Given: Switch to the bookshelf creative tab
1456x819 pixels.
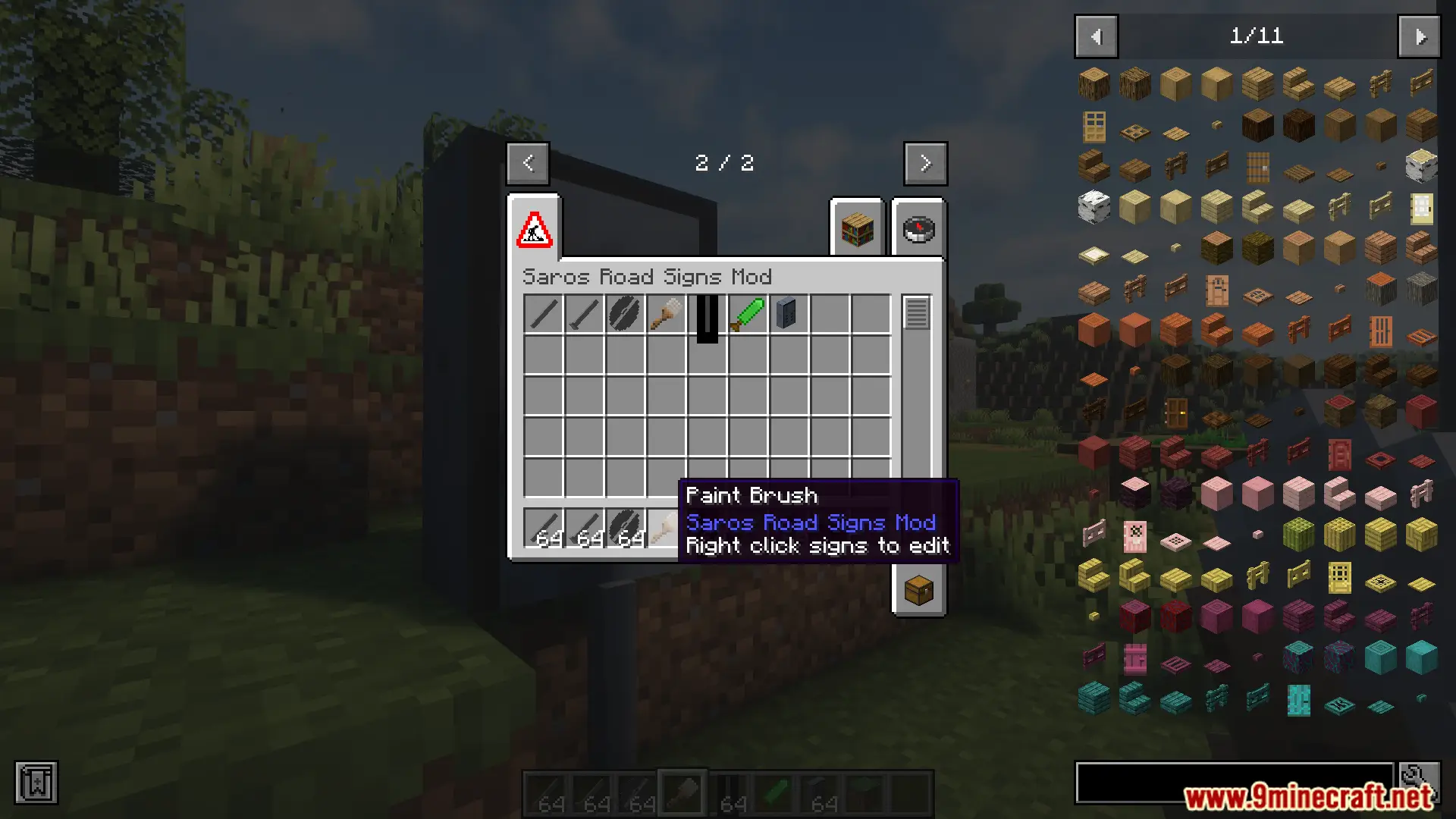Looking at the screenshot, I should click(x=858, y=229).
